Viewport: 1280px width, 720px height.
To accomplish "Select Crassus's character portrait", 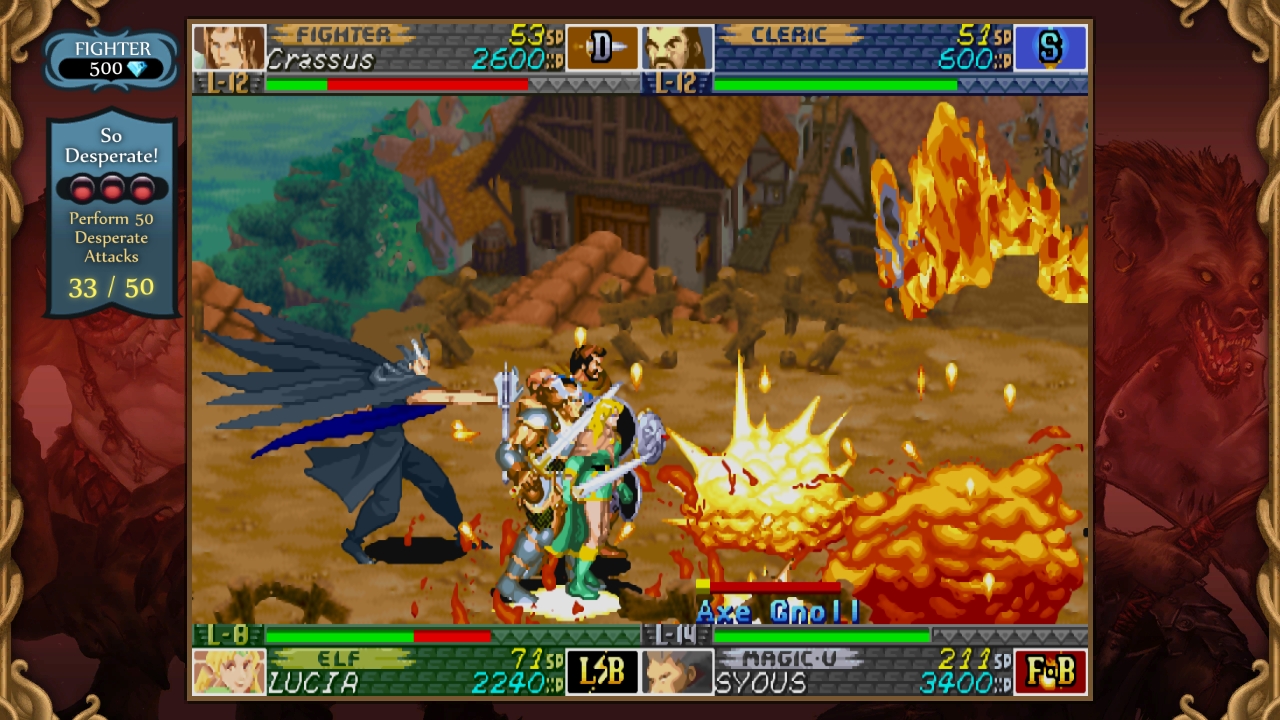I will point(228,45).
